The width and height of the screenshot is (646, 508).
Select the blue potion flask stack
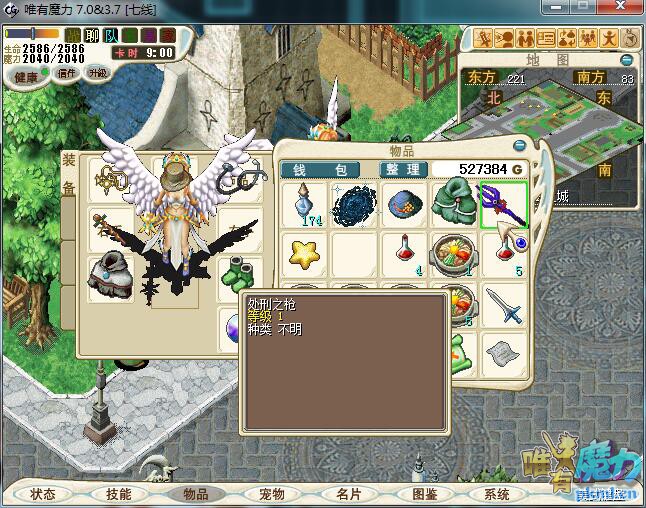pyautogui.click(x=304, y=203)
